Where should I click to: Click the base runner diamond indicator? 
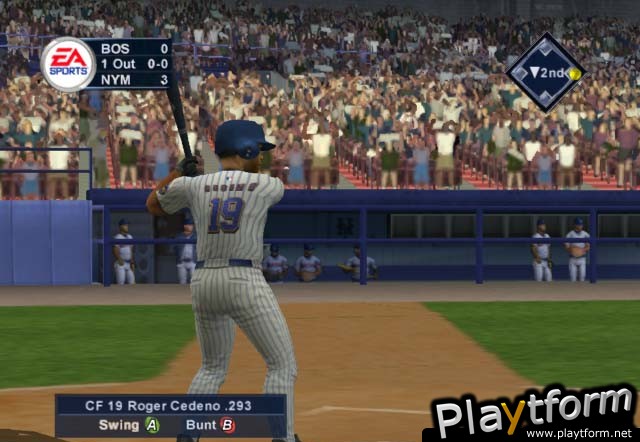tap(545, 73)
